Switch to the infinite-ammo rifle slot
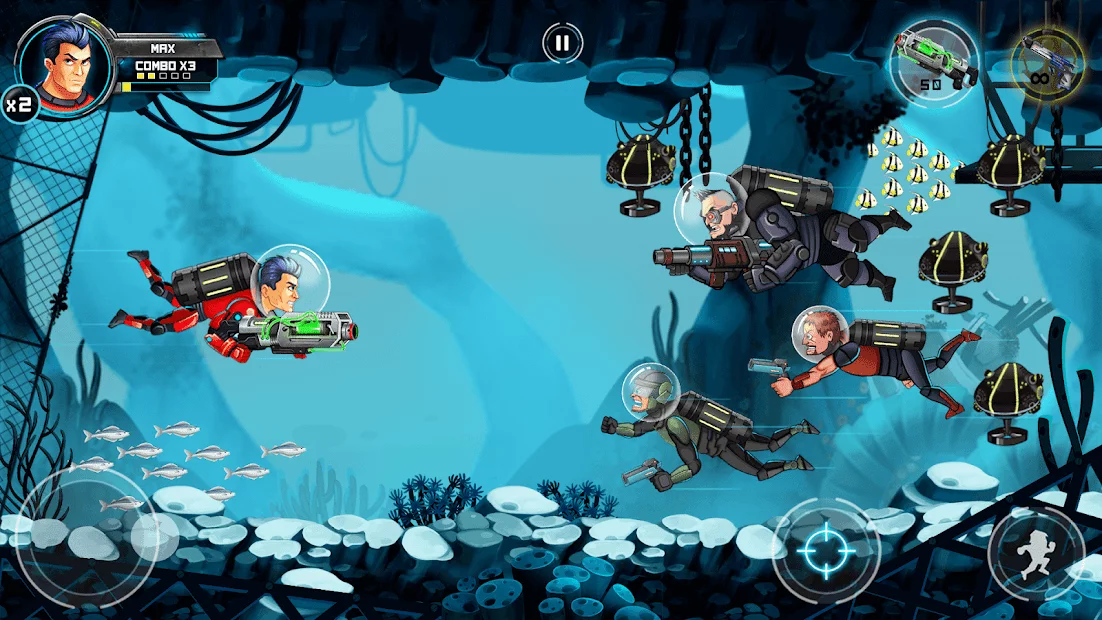The image size is (1102, 620). (x=1046, y=62)
